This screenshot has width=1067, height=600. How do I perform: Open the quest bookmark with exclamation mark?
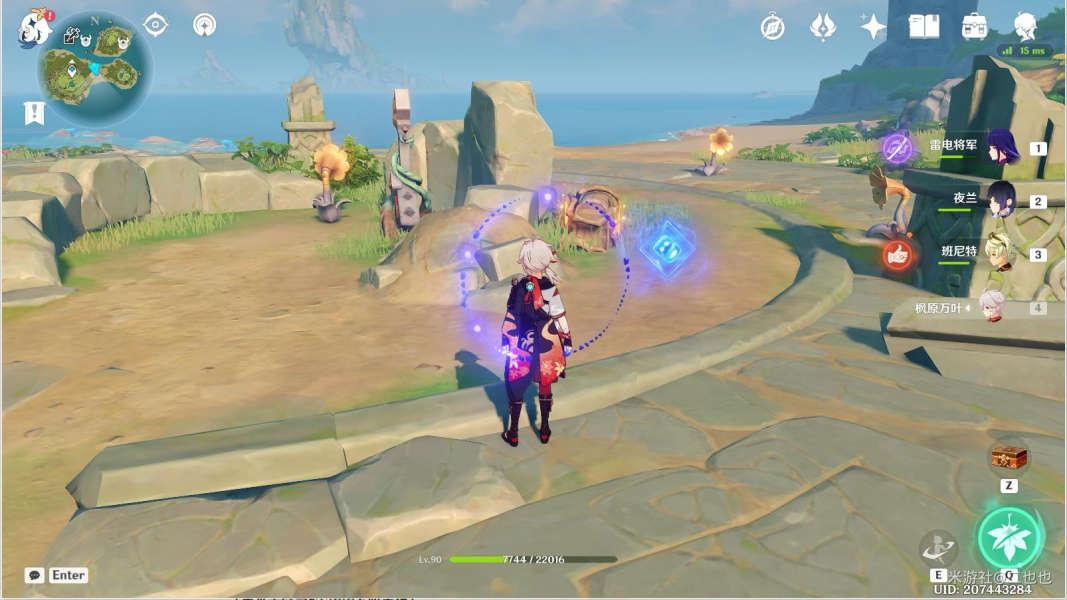click(36, 112)
